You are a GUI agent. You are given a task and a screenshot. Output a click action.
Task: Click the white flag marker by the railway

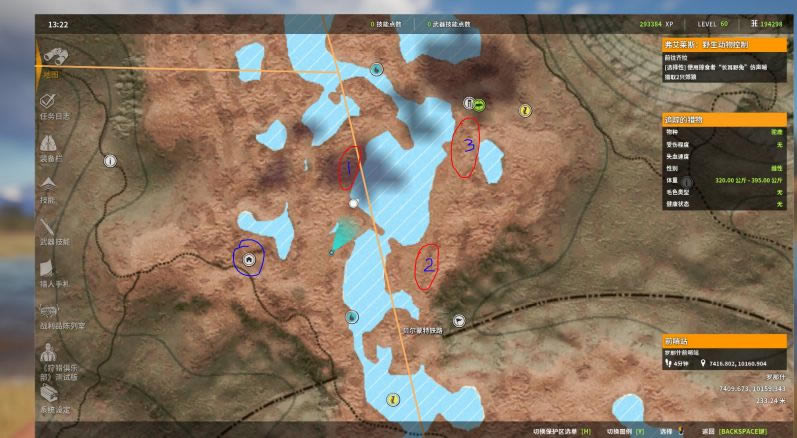(x=458, y=320)
